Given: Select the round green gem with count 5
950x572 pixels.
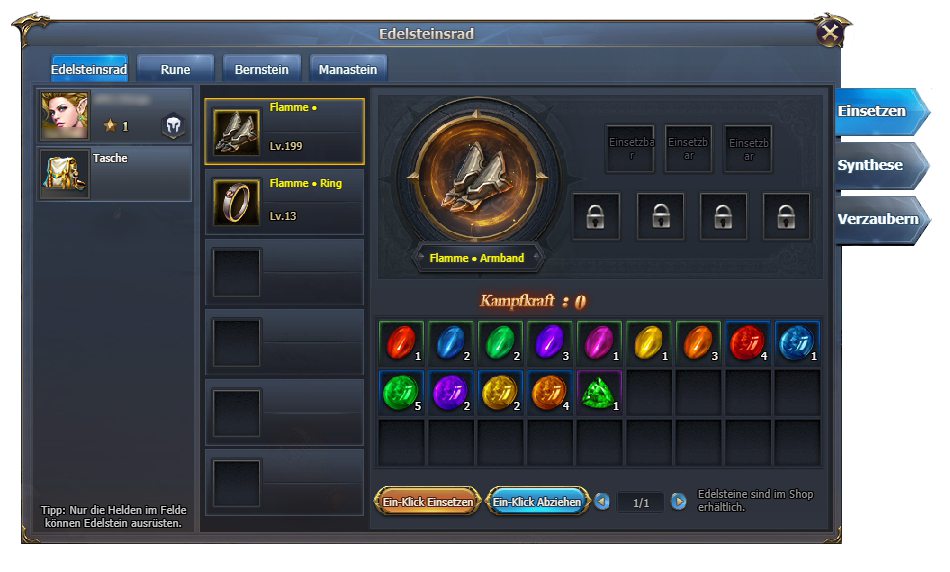Looking at the screenshot, I should (401, 392).
